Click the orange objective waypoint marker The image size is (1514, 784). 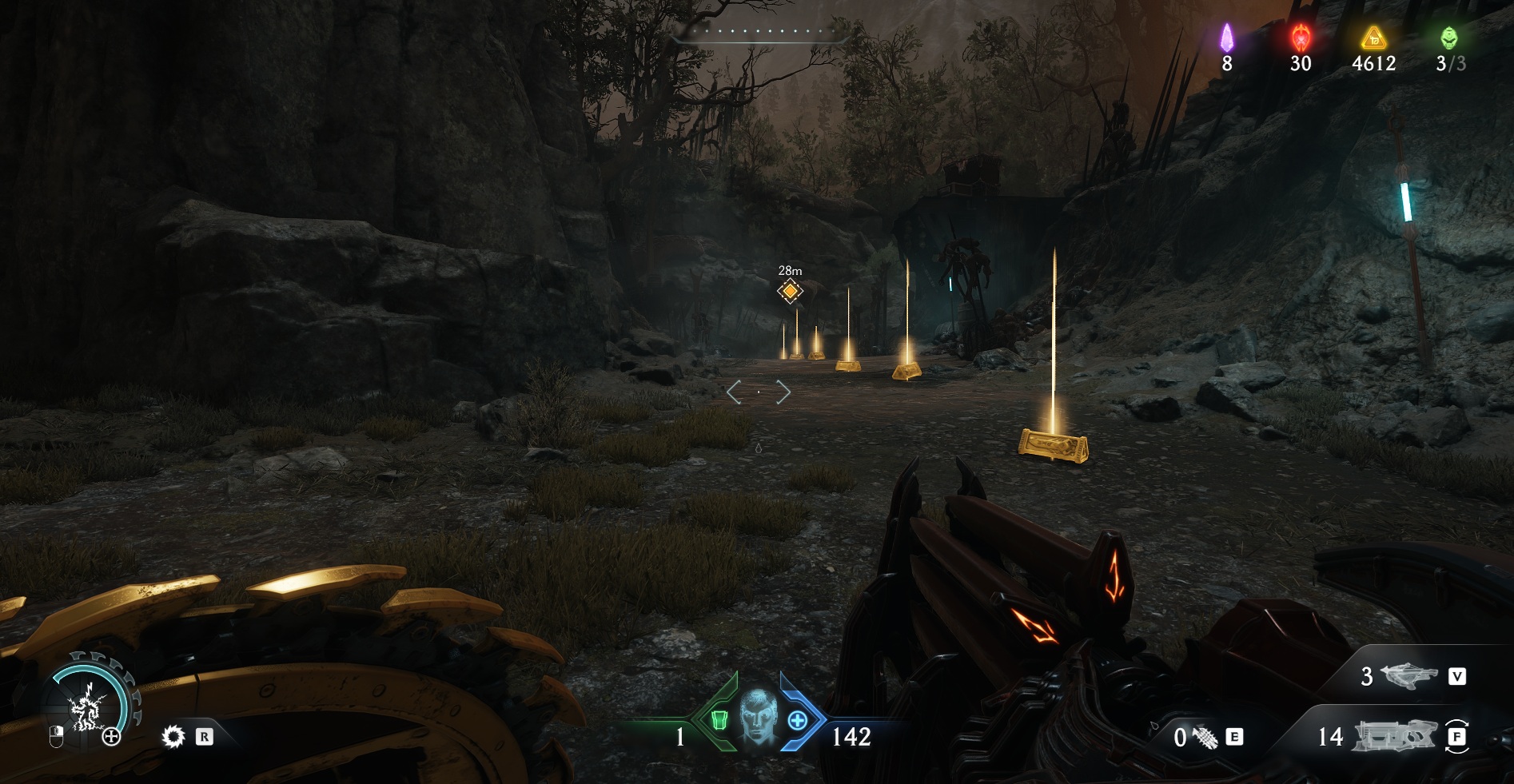click(790, 291)
